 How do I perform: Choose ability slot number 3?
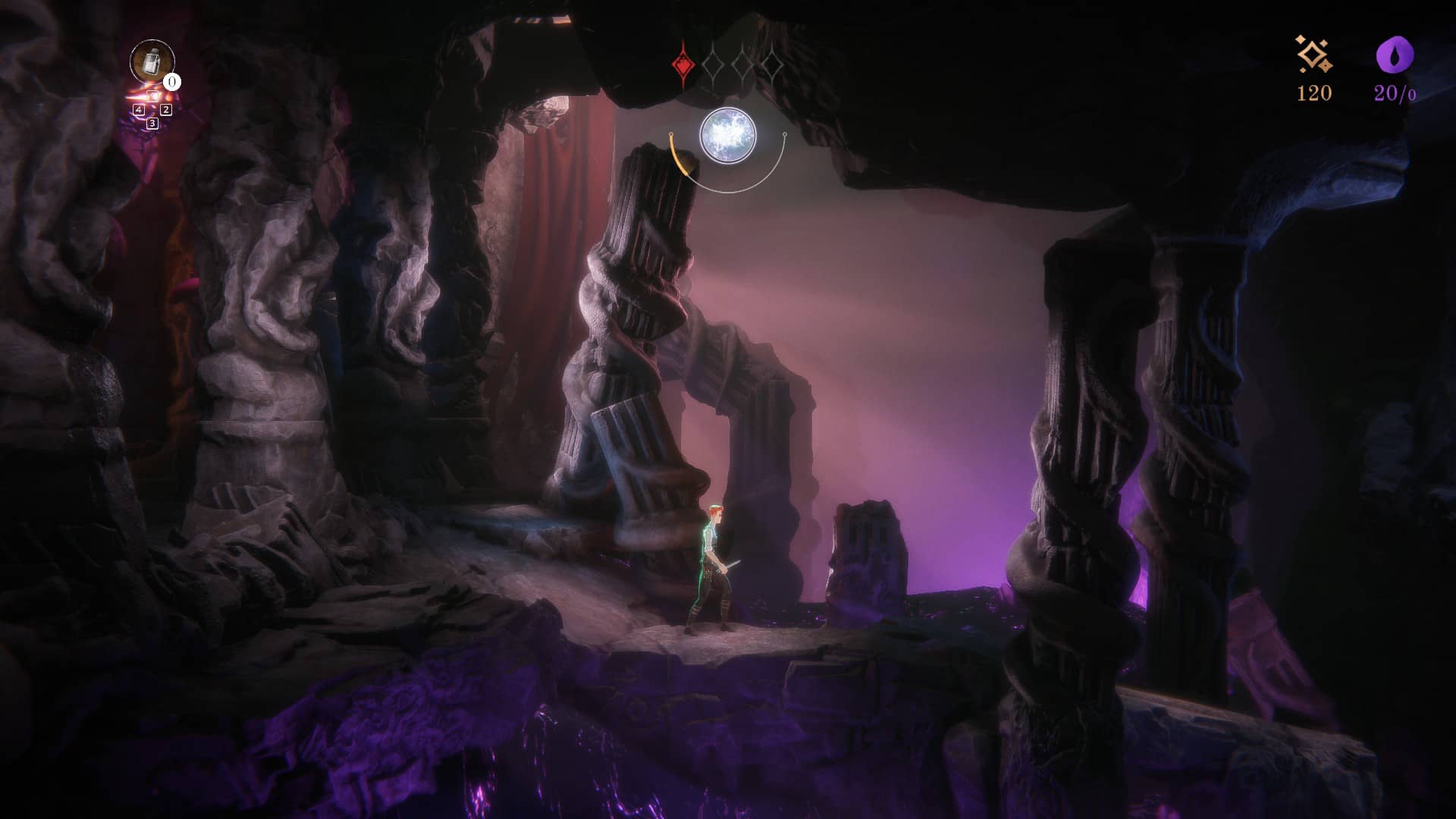(x=152, y=124)
